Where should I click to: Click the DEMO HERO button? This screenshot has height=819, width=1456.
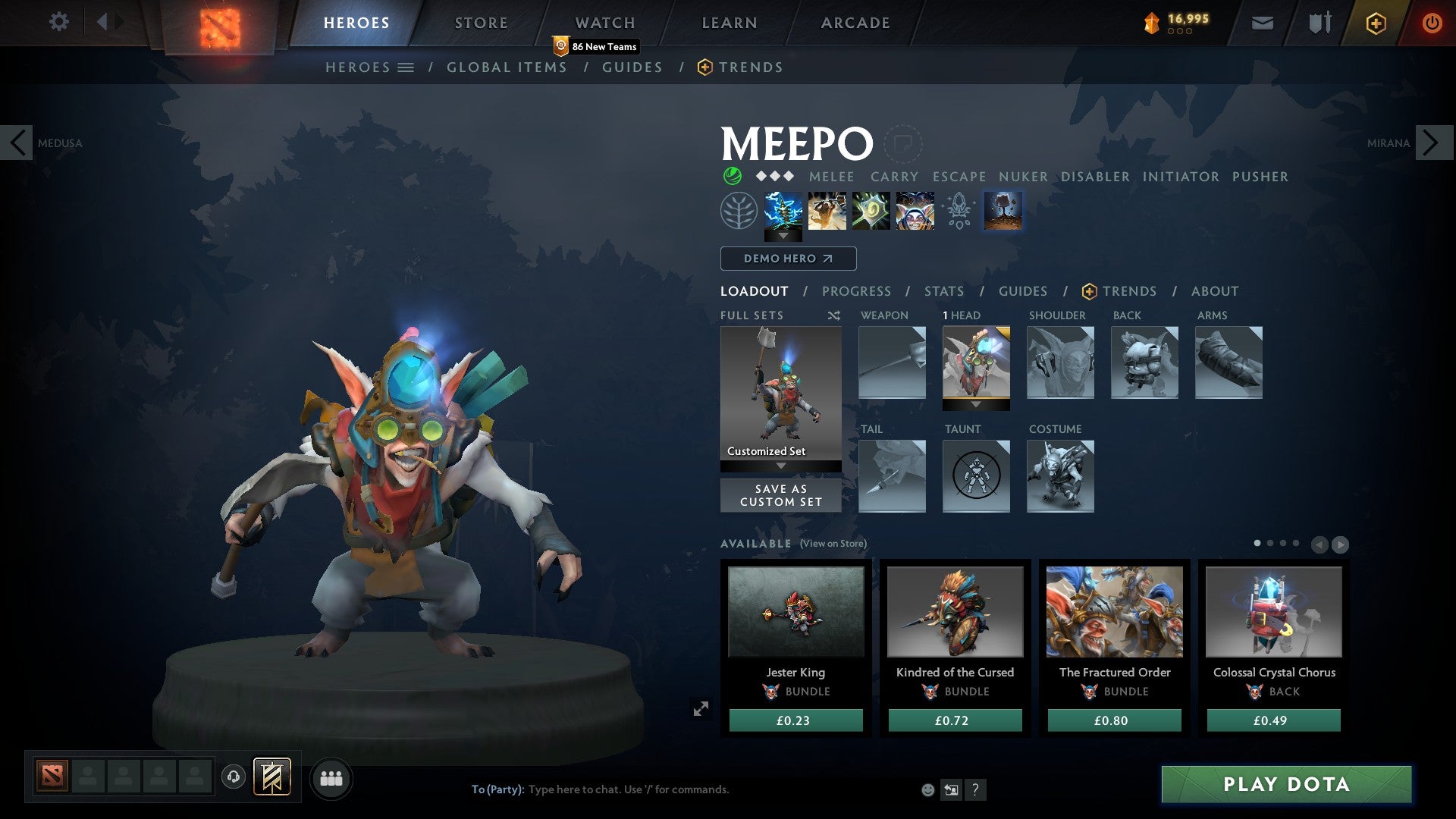(x=788, y=259)
